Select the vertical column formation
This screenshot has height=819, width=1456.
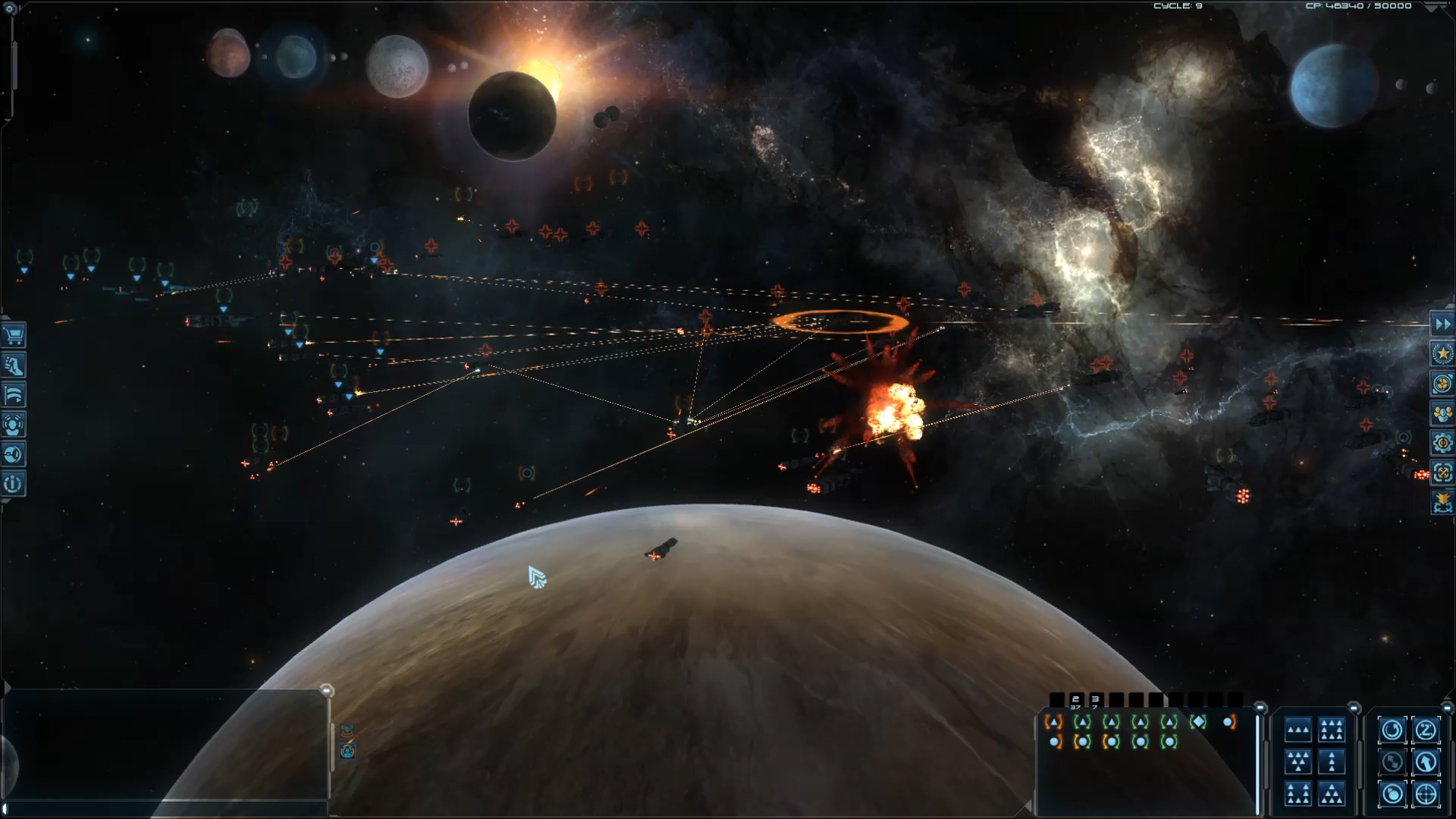pos(1332,762)
